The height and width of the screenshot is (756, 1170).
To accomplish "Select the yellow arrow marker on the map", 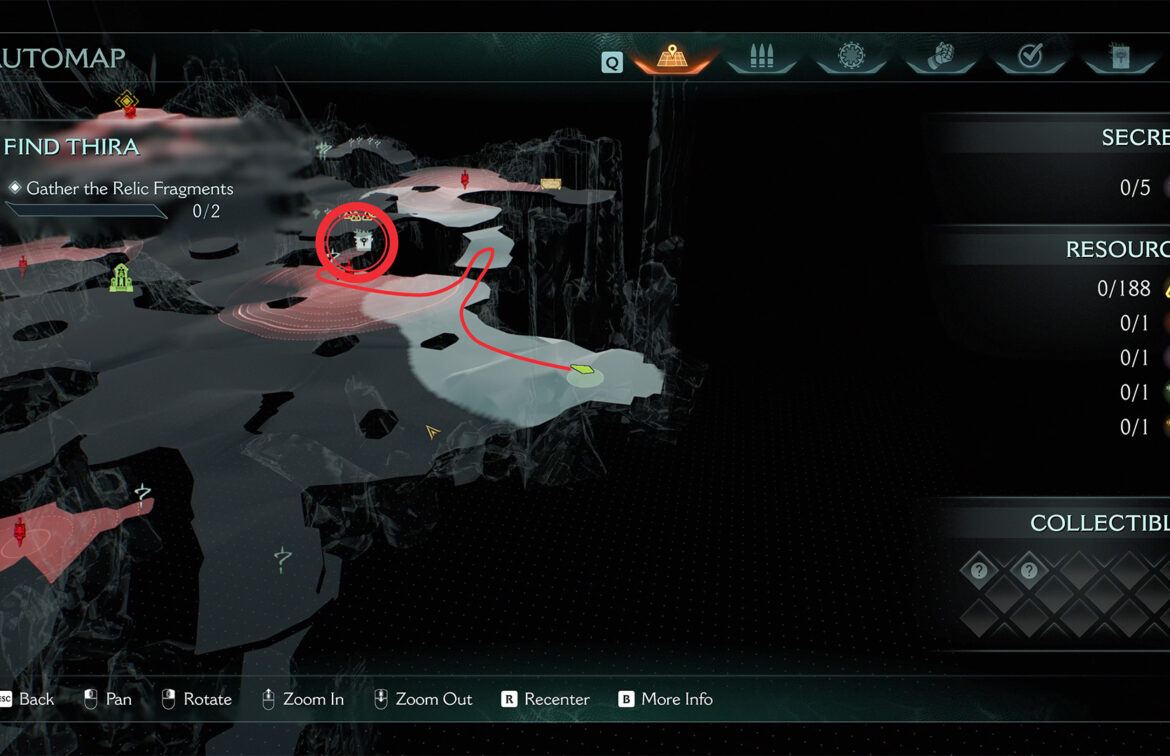I will click(433, 431).
